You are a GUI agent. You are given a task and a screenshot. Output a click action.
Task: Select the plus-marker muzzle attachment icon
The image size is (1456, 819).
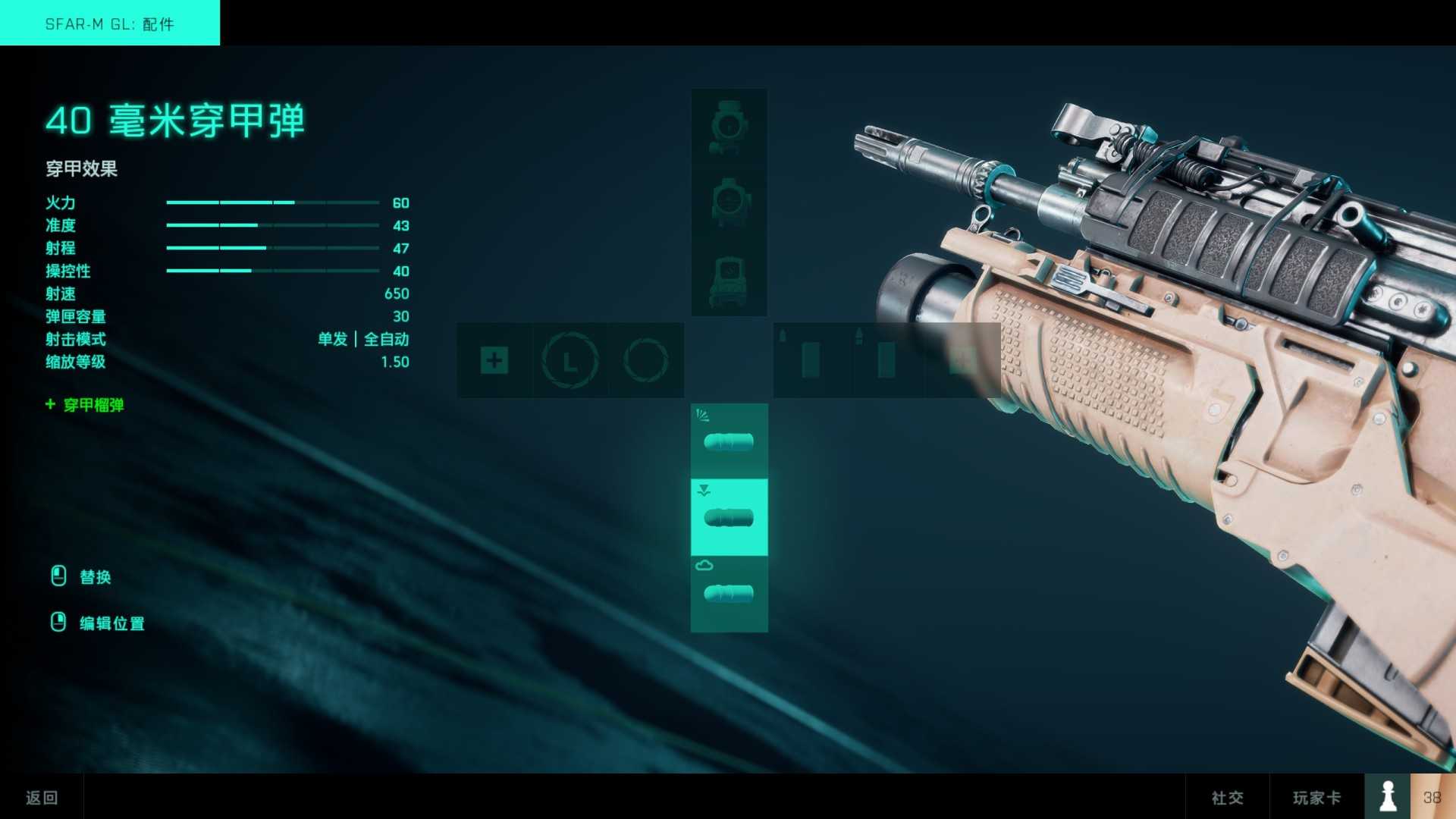coord(494,361)
